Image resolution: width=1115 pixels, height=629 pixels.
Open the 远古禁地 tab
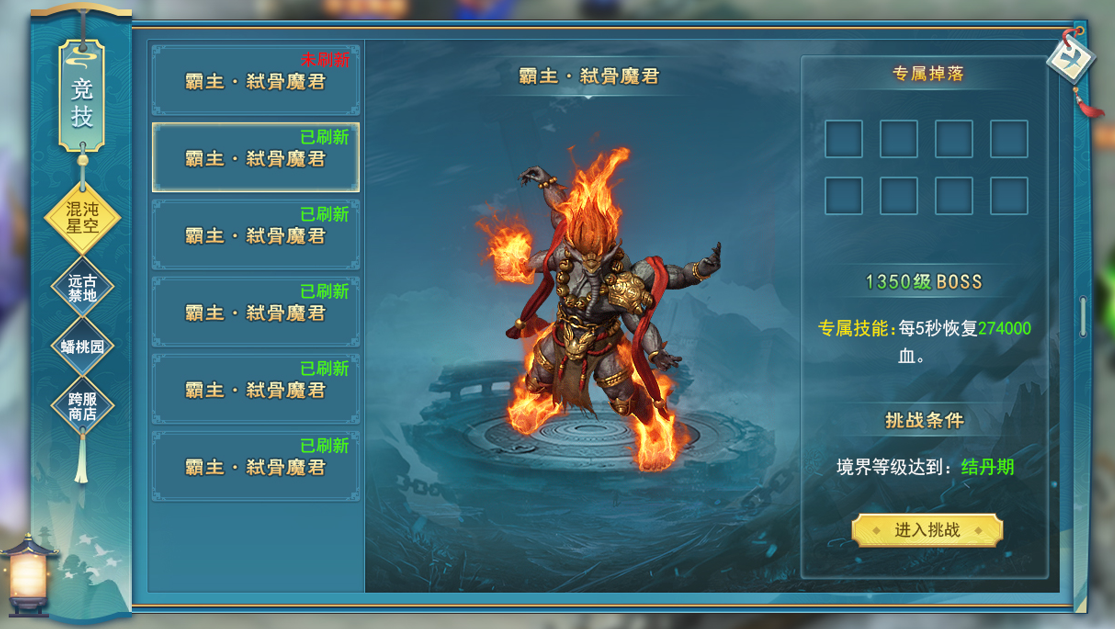pyautogui.click(x=82, y=288)
